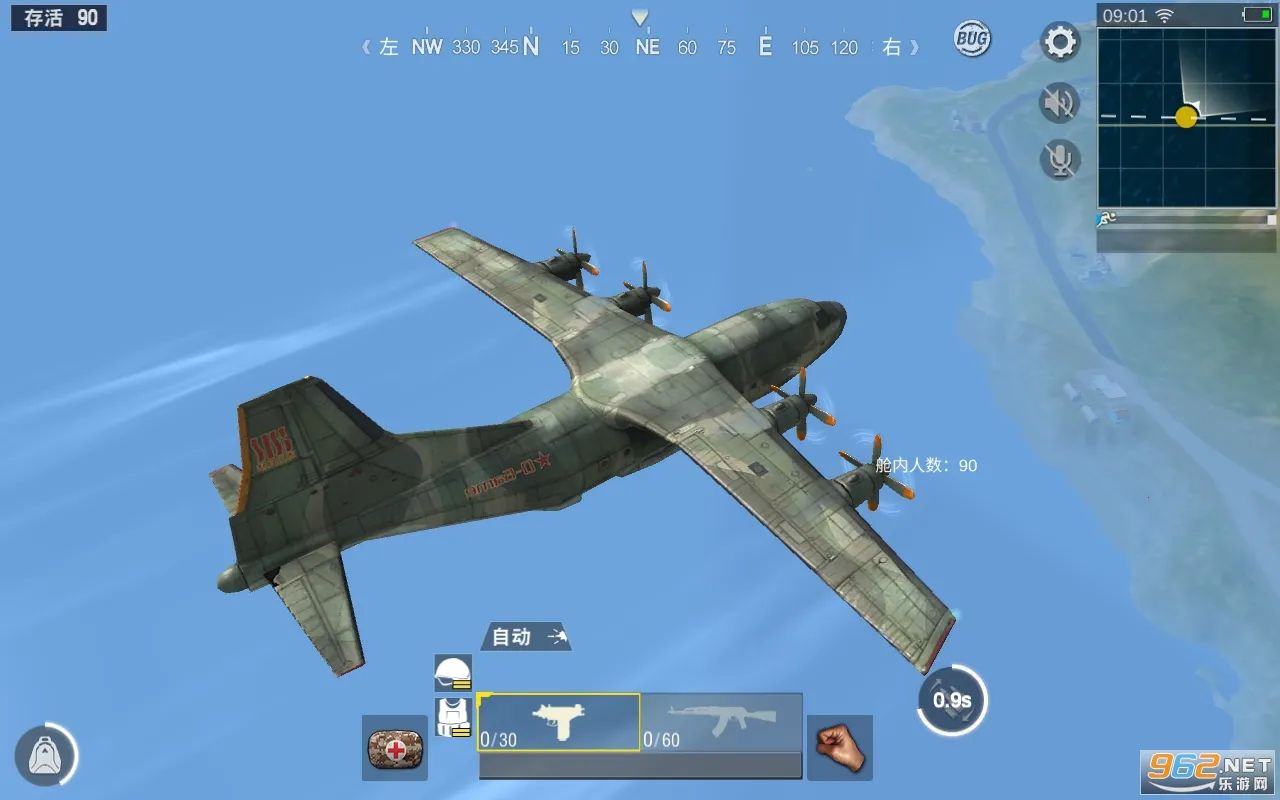Tap the 0.9s jump countdown button
This screenshot has height=800, width=1280.
[953, 701]
